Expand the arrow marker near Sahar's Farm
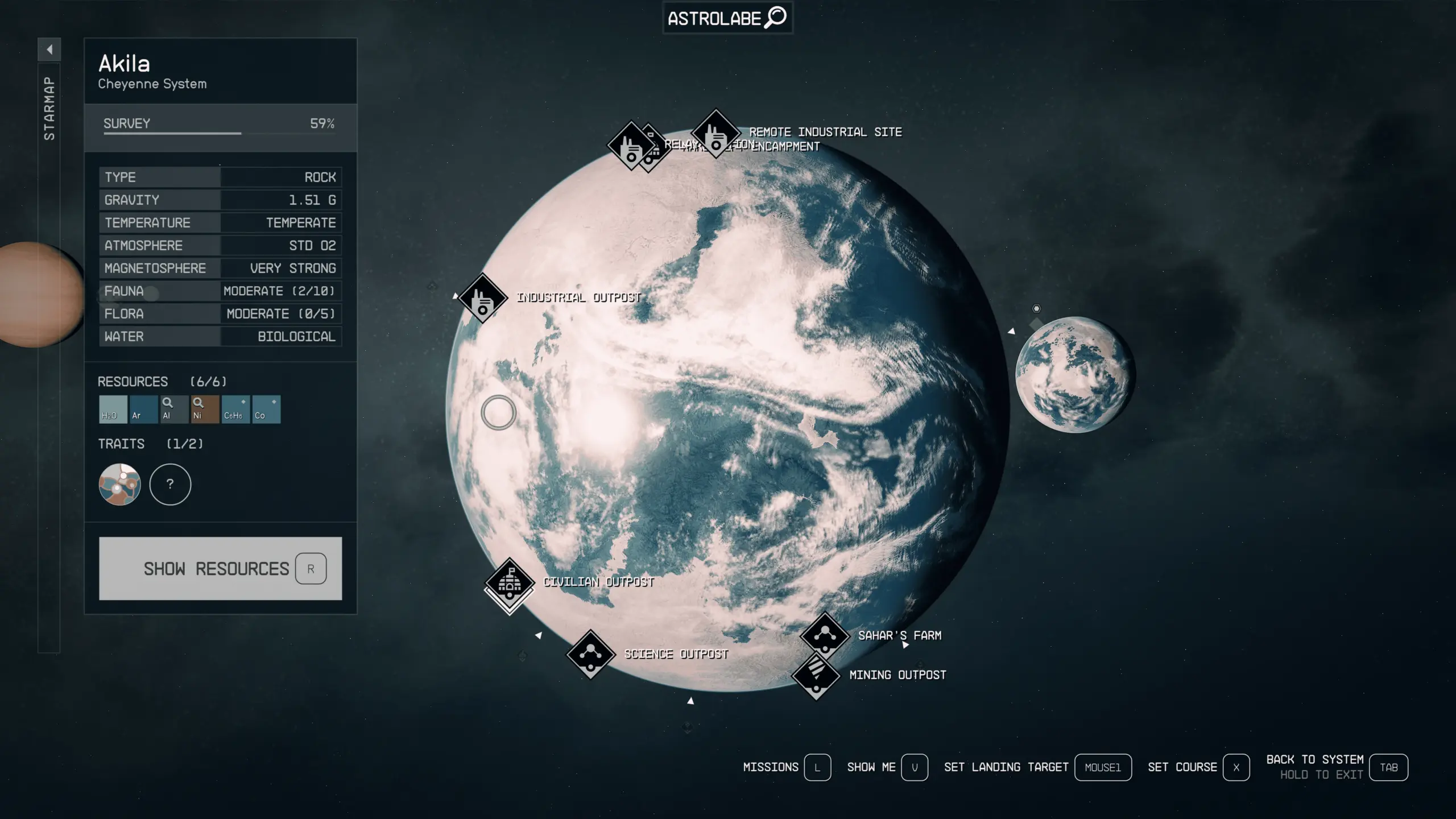This screenshot has width=1456, height=819. 905,645
